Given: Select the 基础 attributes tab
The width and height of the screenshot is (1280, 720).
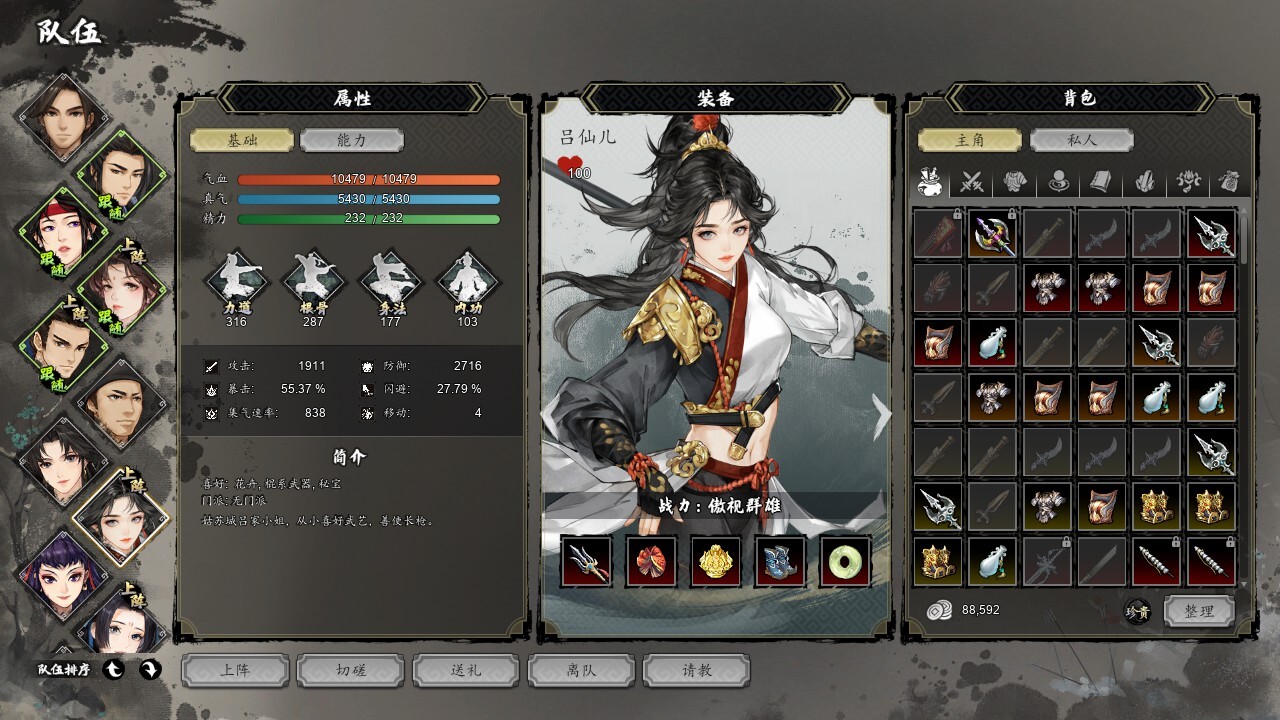Looking at the screenshot, I should point(242,141).
